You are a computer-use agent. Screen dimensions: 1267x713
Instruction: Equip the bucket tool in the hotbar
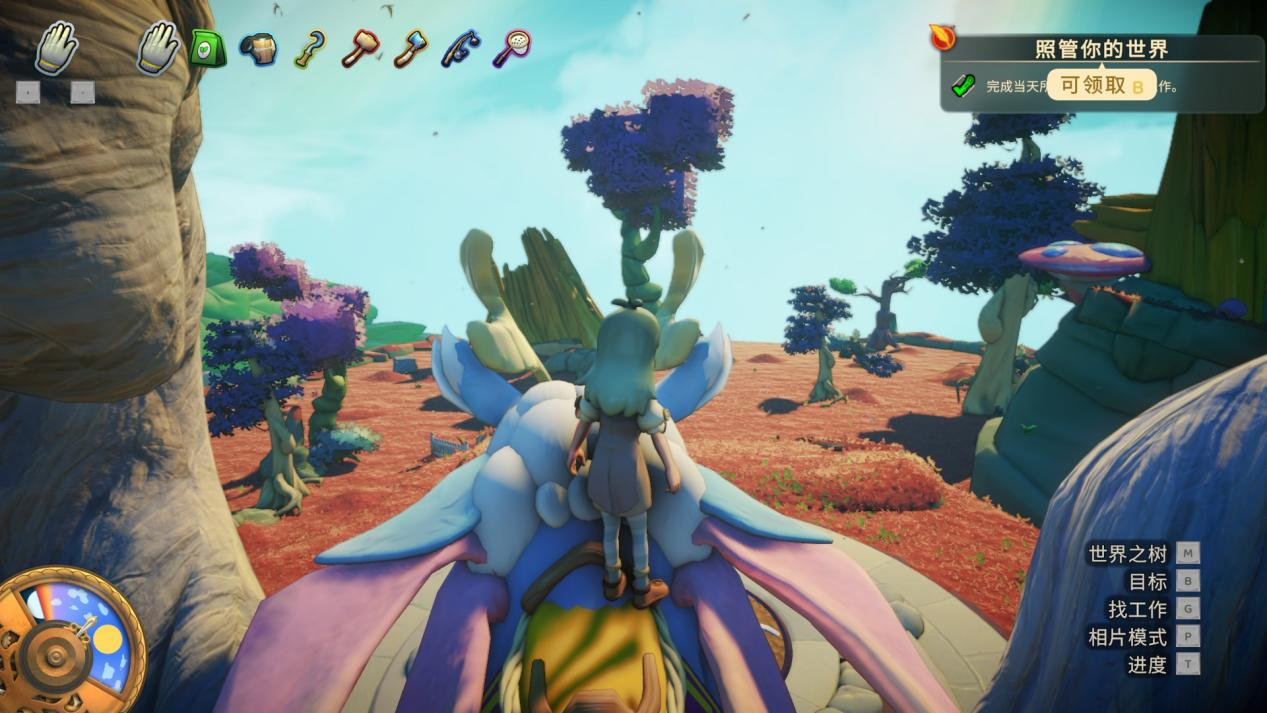click(259, 48)
